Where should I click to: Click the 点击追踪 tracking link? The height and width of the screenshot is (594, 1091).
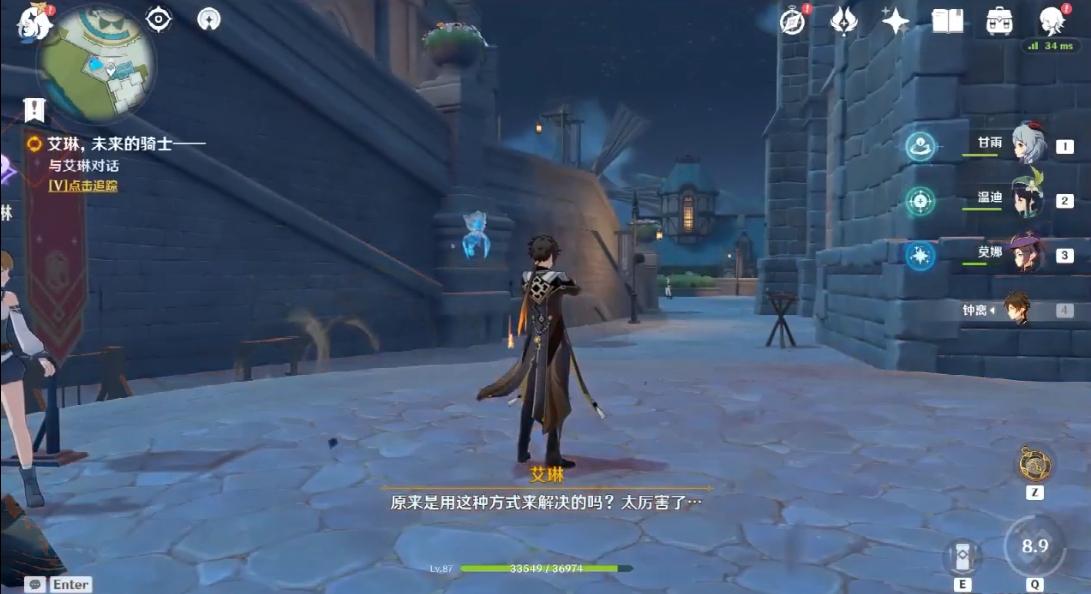pos(83,185)
